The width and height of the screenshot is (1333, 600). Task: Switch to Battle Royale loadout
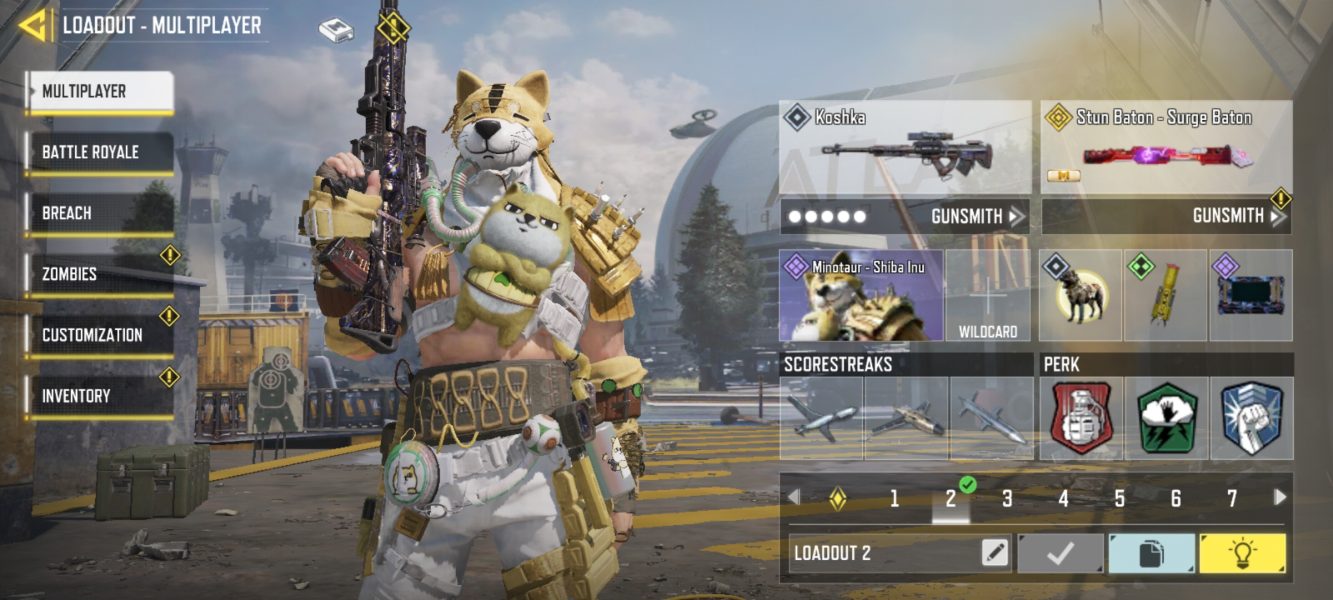click(x=100, y=153)
